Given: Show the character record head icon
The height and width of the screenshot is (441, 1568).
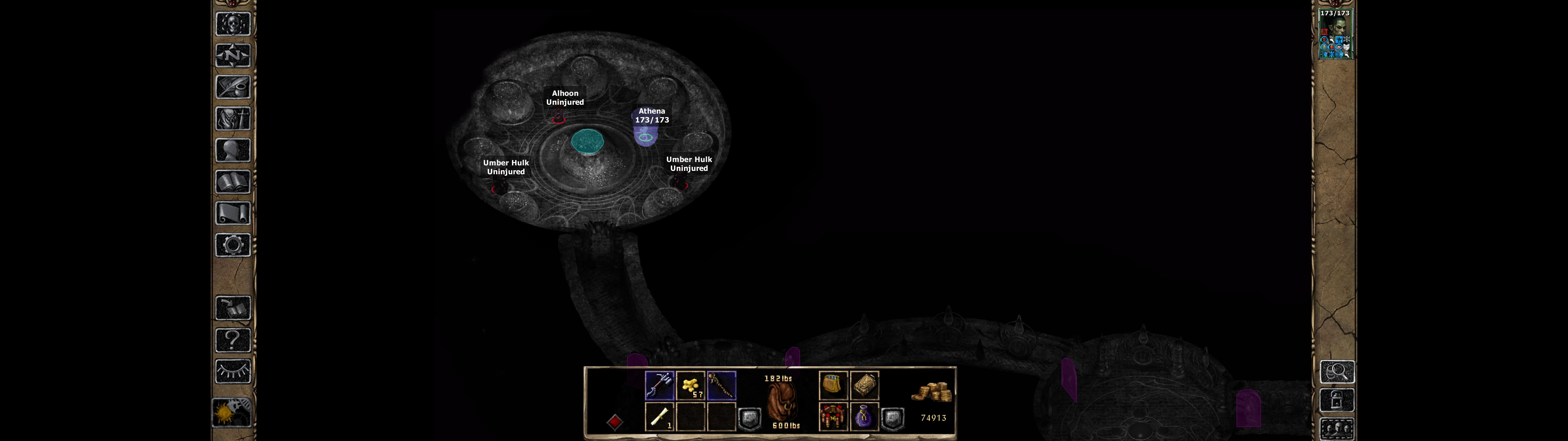Looking at the screenshot, I should tap(233, 150).
